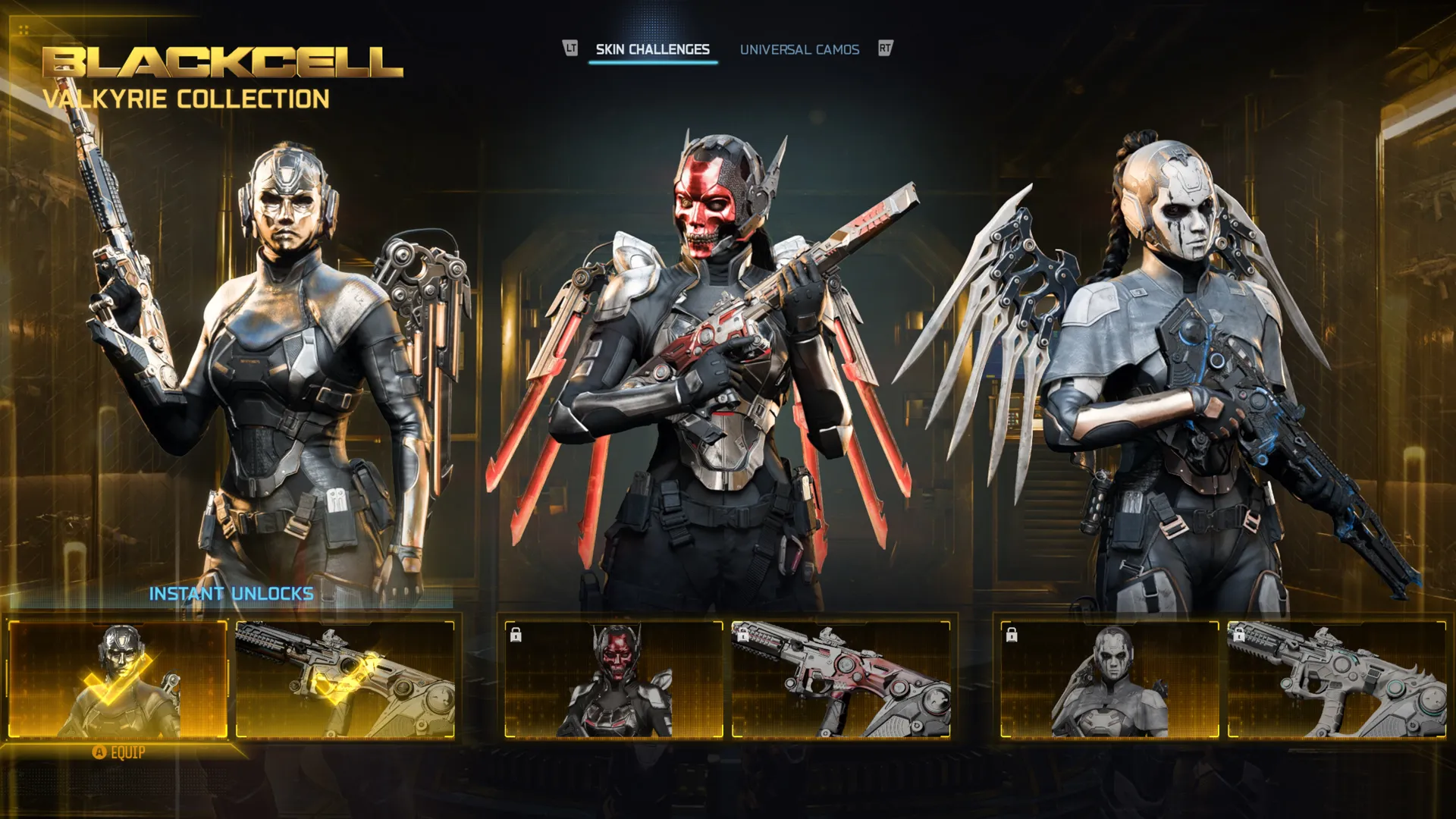Switch to the Skin Challenges tab
This screenshot has height=819, width=1456.
point(652,50)
